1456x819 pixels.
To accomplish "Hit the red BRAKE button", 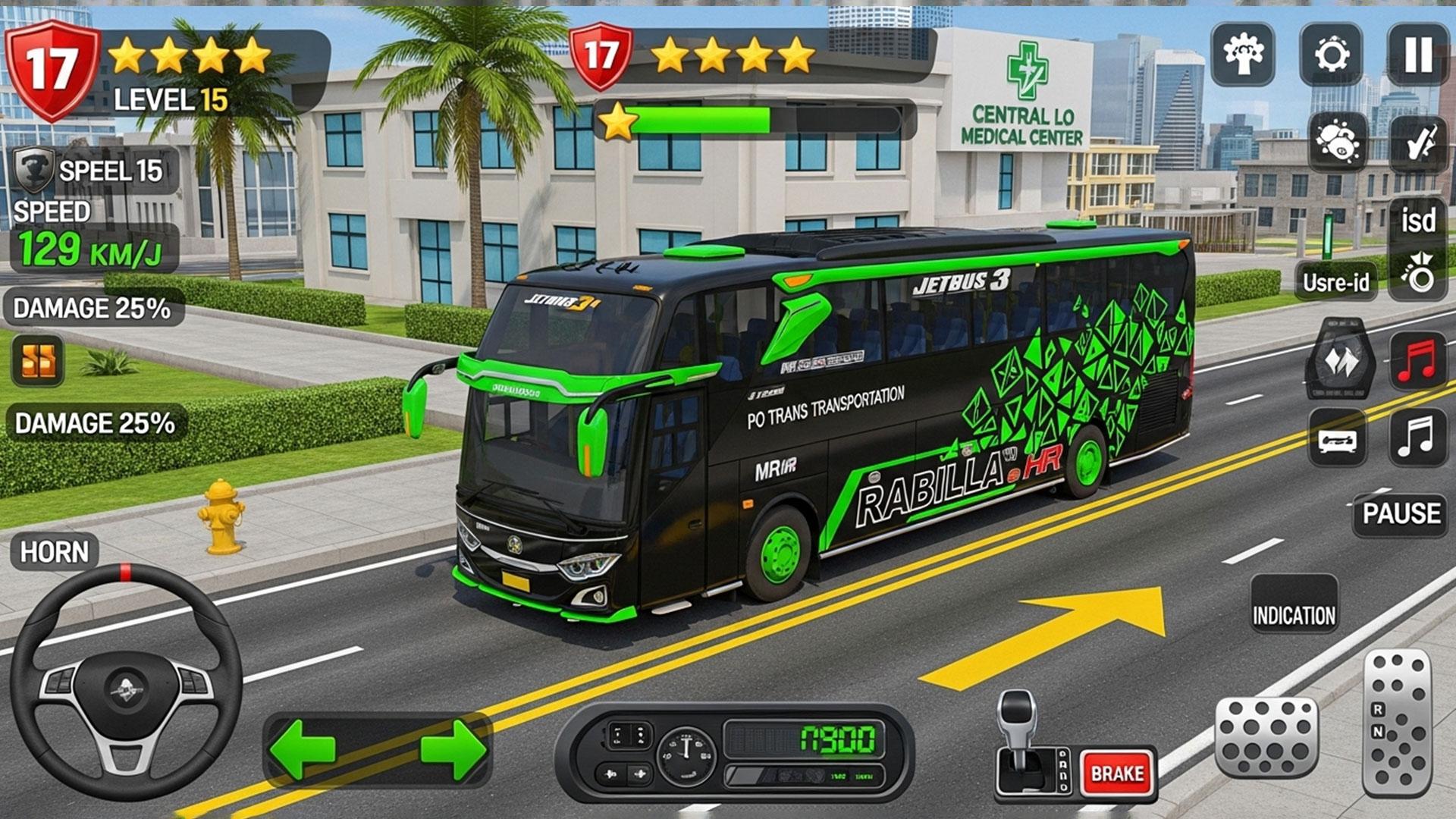I will coord(1117,773).
